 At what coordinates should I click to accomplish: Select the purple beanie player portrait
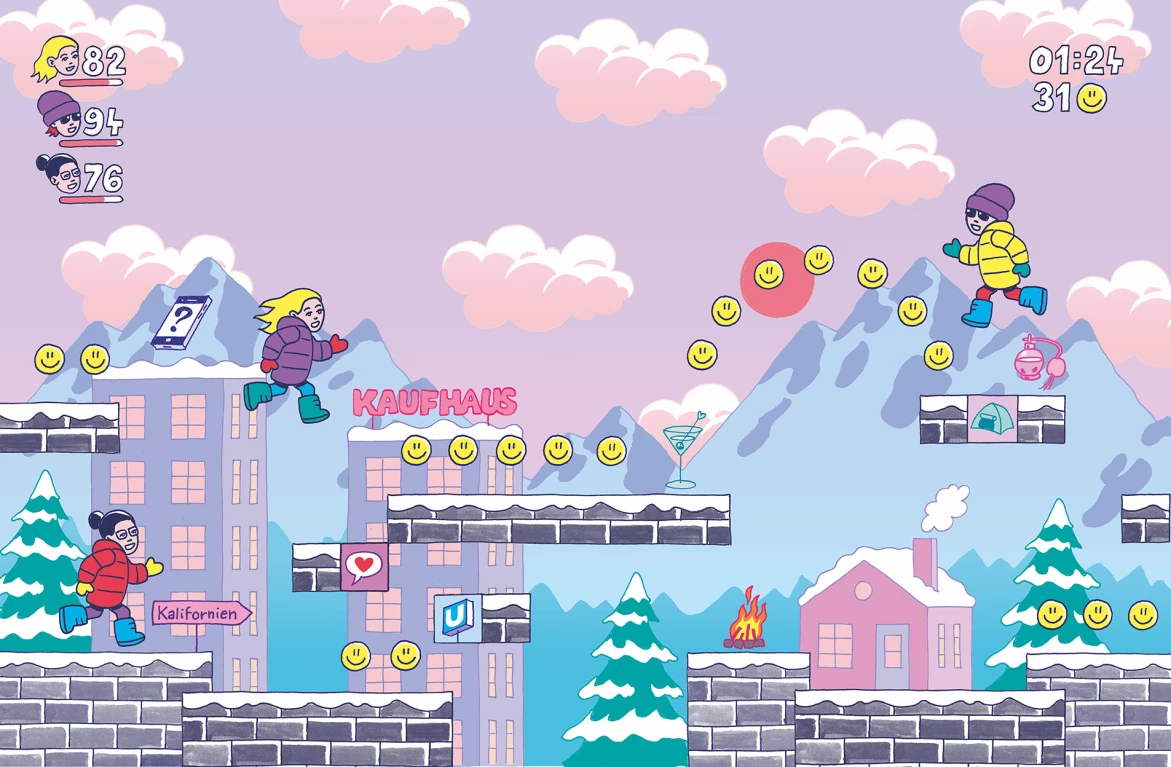[59, 116]
